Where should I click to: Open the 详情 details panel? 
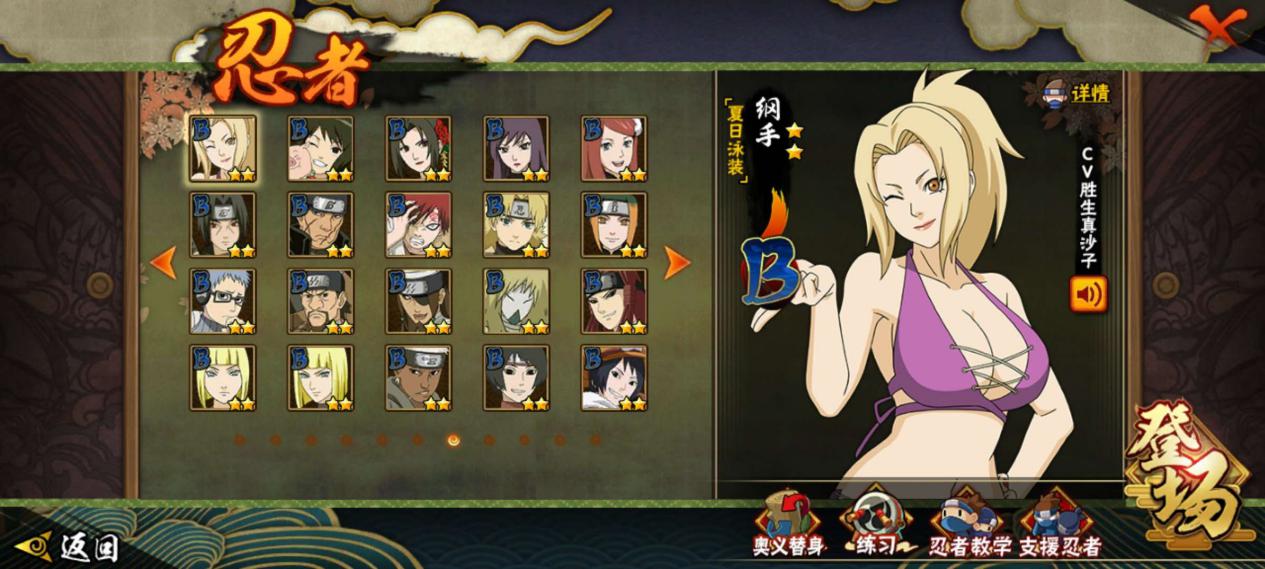[x=1077, y=94]
